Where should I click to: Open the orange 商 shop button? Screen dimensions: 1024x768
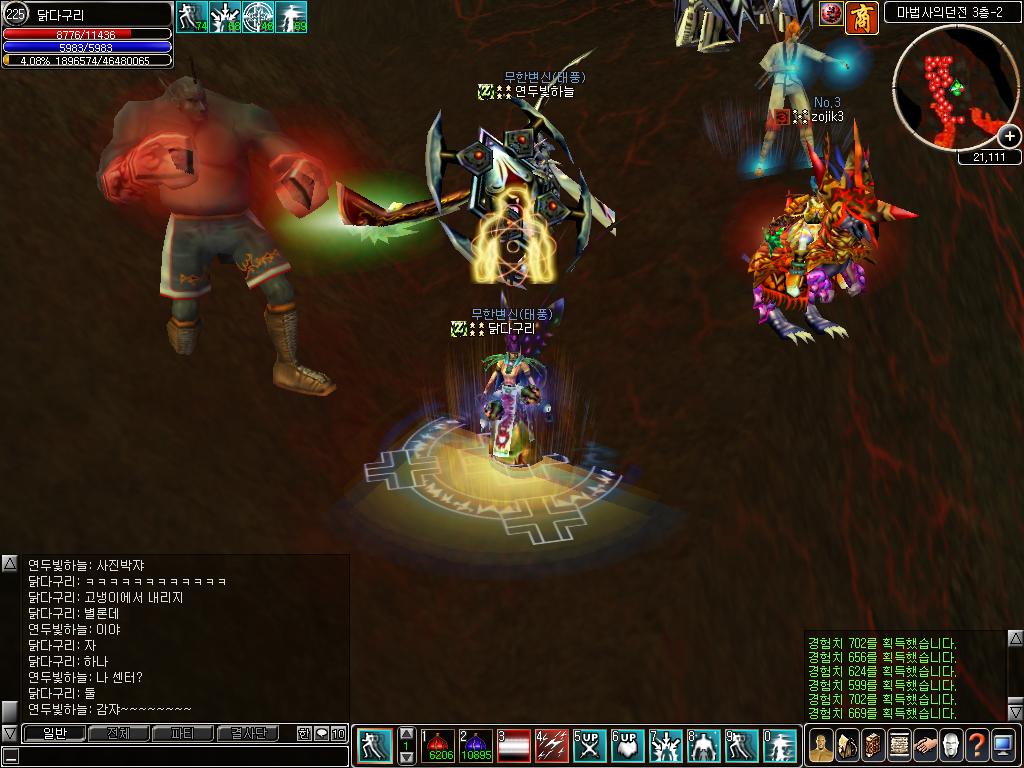click(861, 15)
